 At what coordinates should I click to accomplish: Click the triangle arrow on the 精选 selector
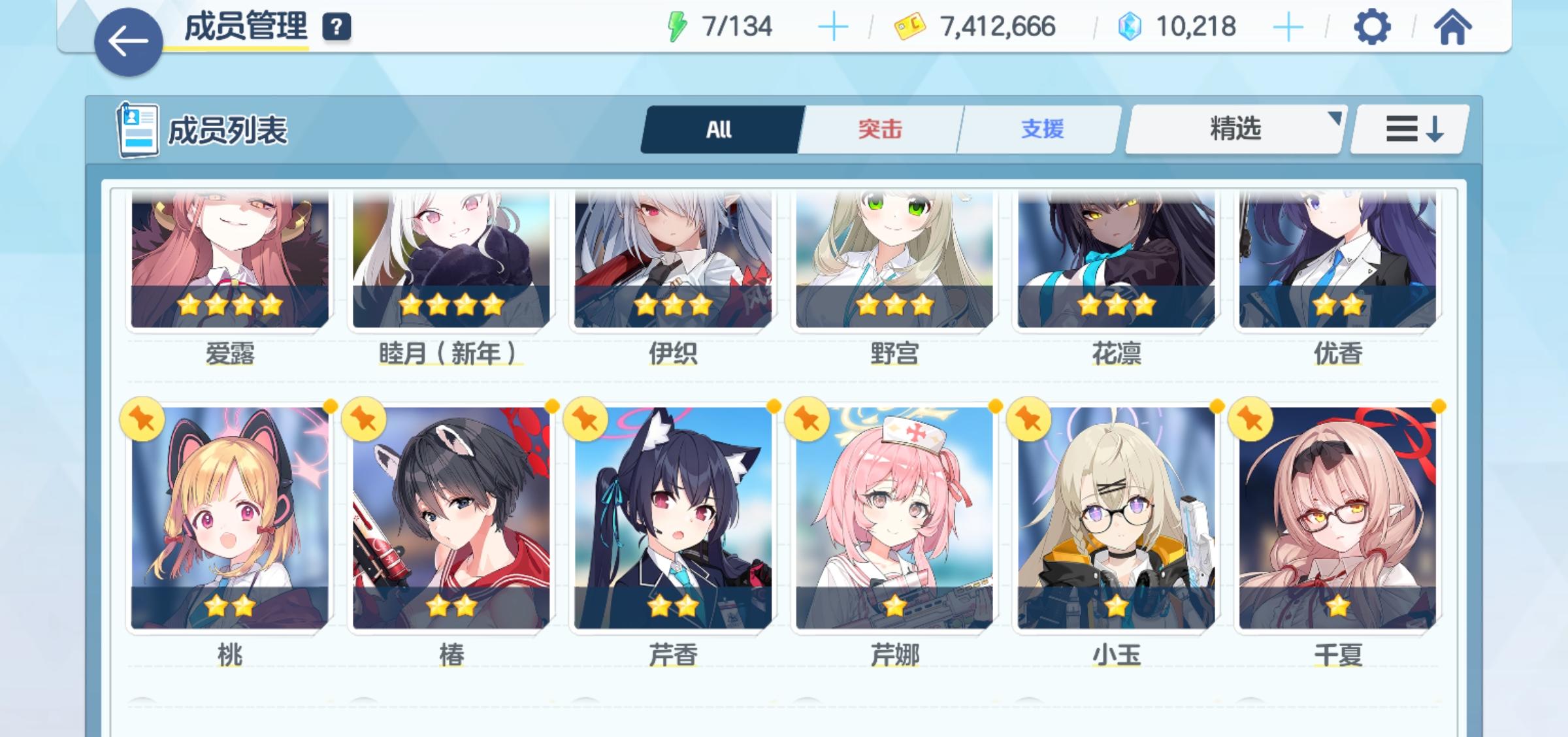1335,118
